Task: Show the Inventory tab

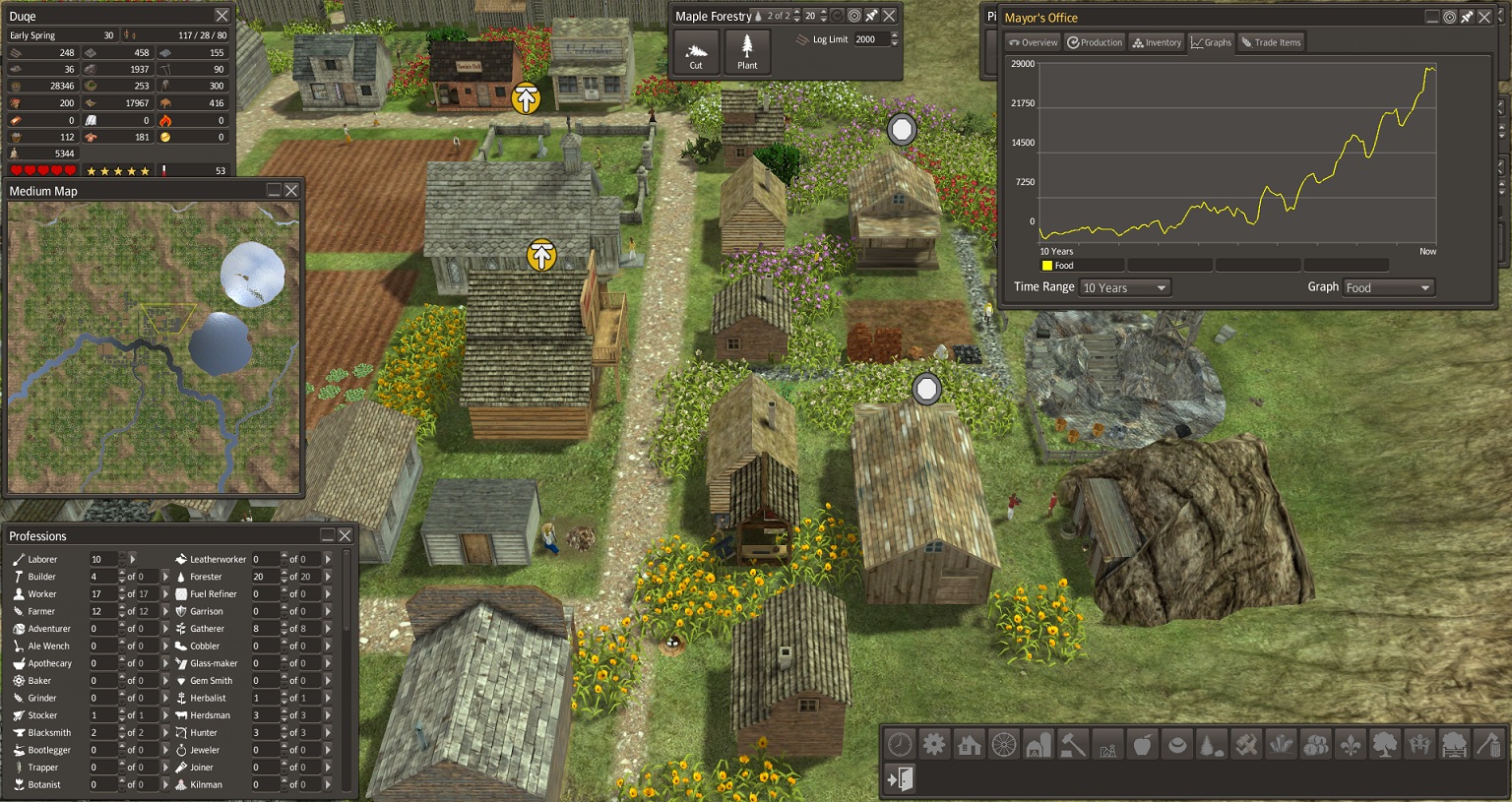Action: [x=1157, y=42]
